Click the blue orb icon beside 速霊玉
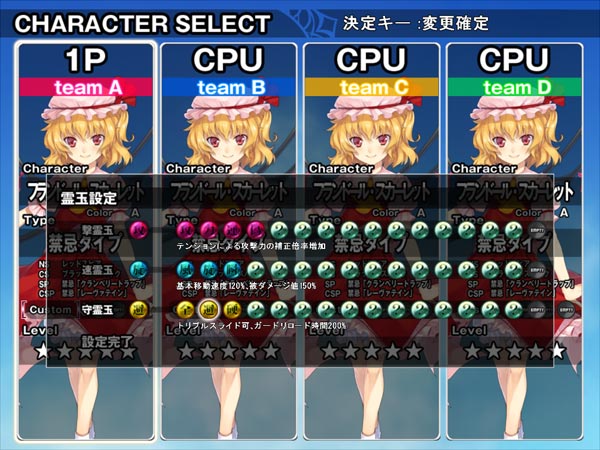This screenshot has height=450, width=600. (x=138, y=270)
